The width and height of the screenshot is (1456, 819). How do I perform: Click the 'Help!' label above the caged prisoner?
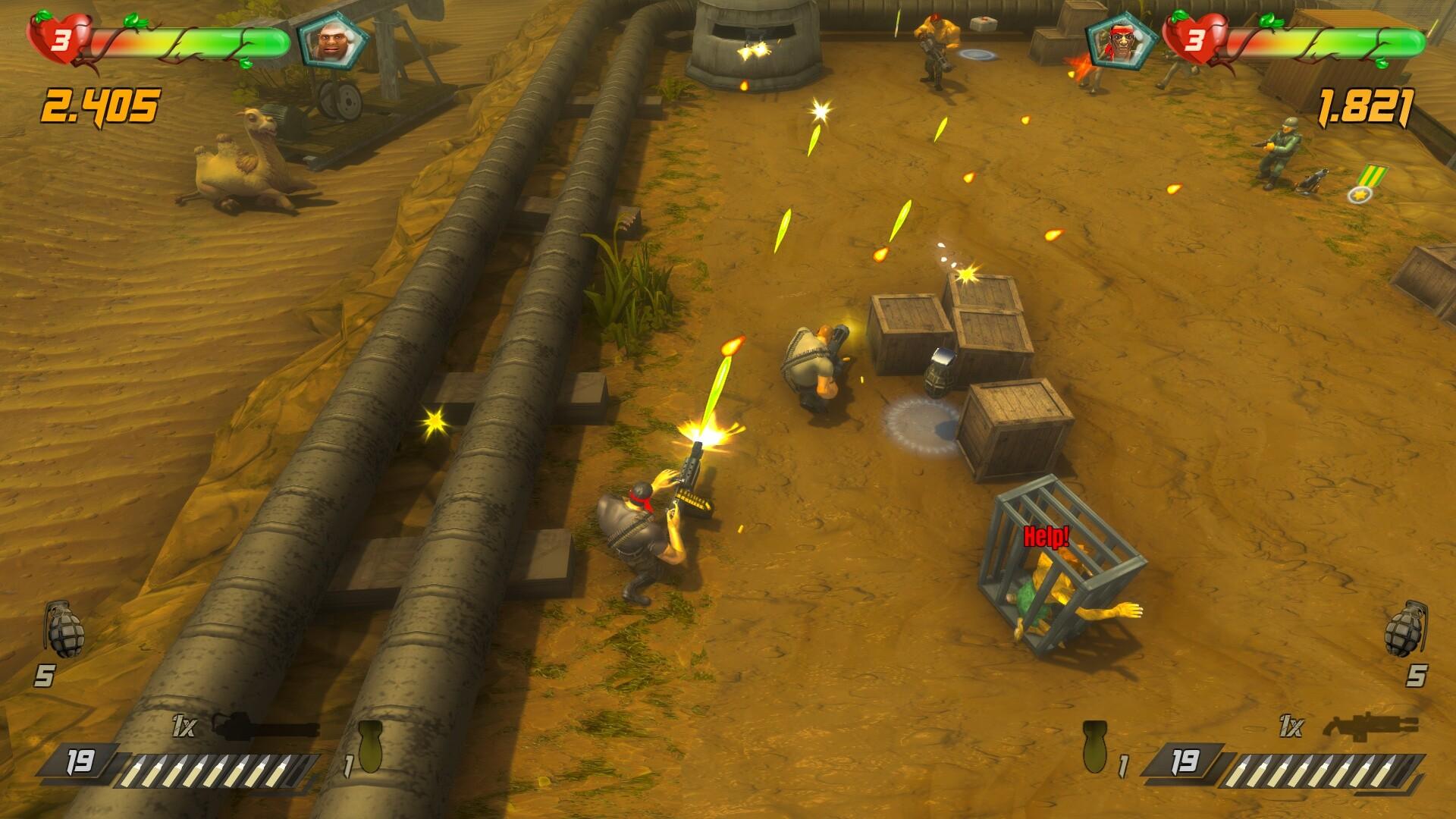tap(1046, 536)
